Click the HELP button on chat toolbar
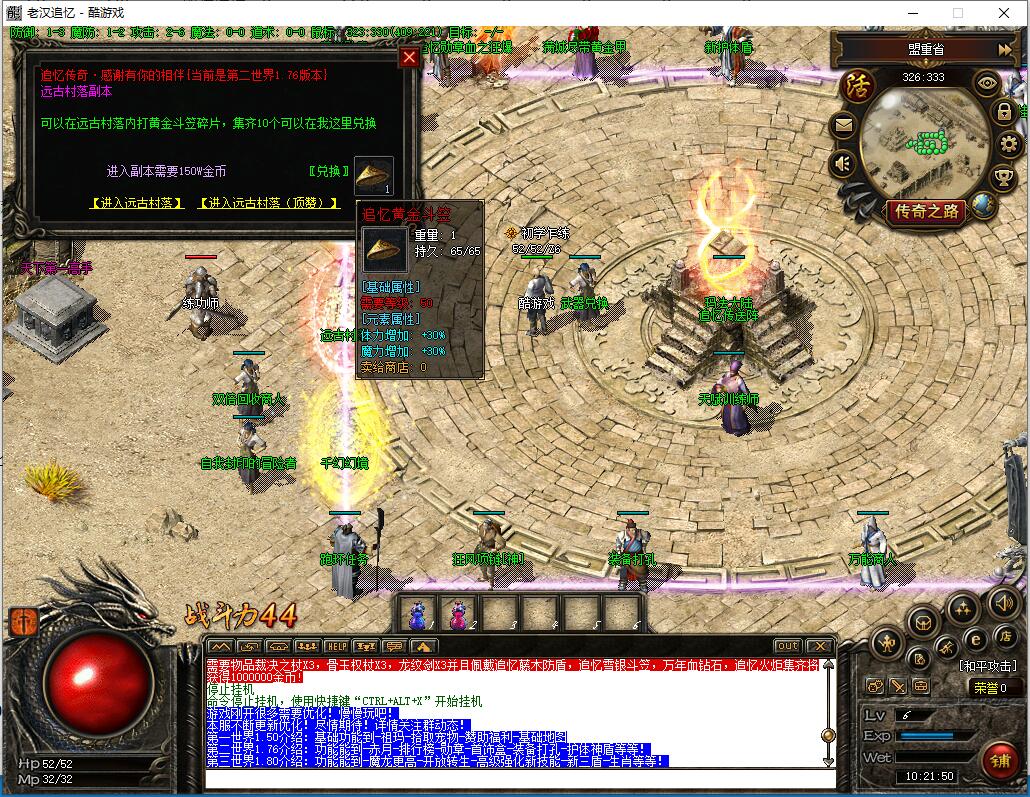Image resolution: width=1030 pixels, height=797 pixels. pos(337,646)
